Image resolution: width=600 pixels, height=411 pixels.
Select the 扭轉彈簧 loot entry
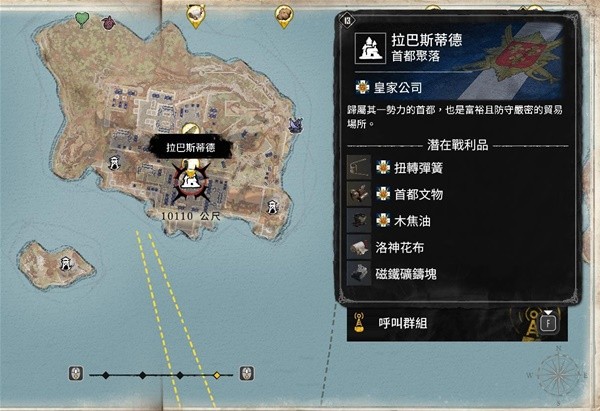[418, 167]
